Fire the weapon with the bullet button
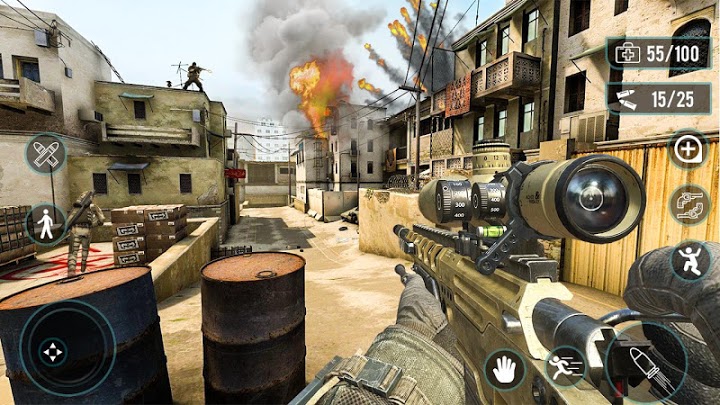The width and height of the screenshot is (720, 405). pos(645,365)
